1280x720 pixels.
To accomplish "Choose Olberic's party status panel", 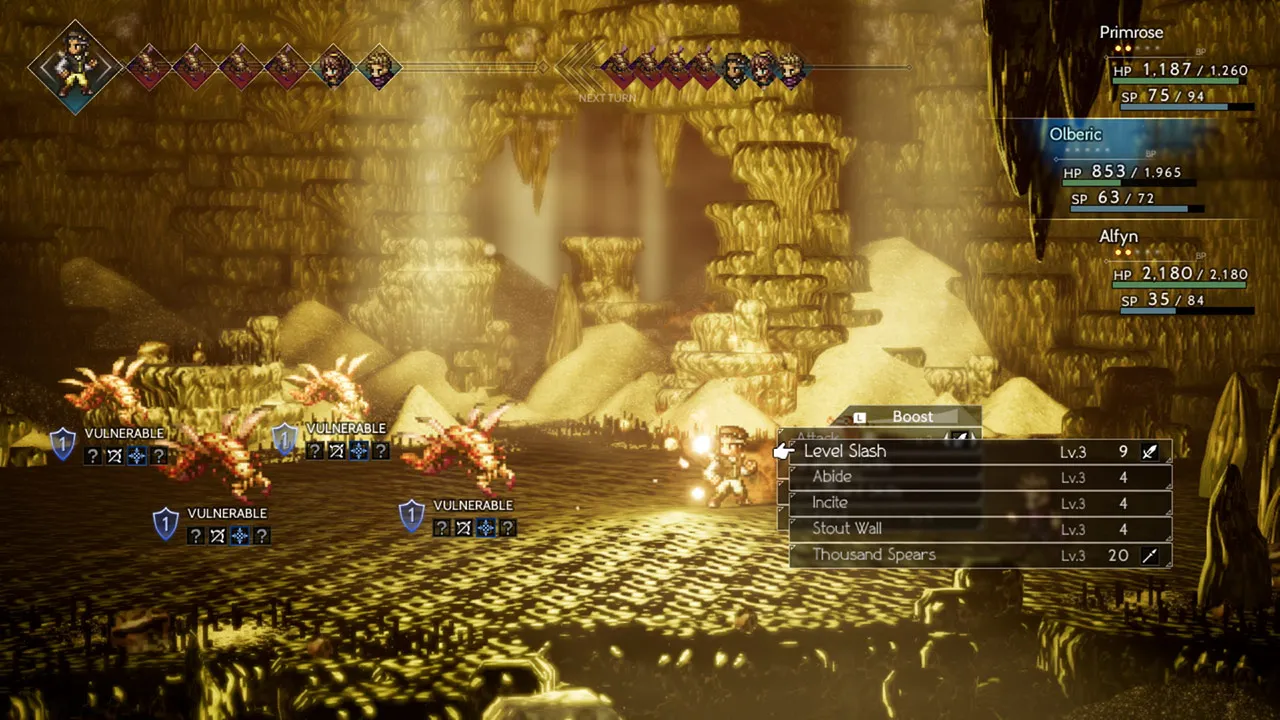I will (x=1130, y=167).
